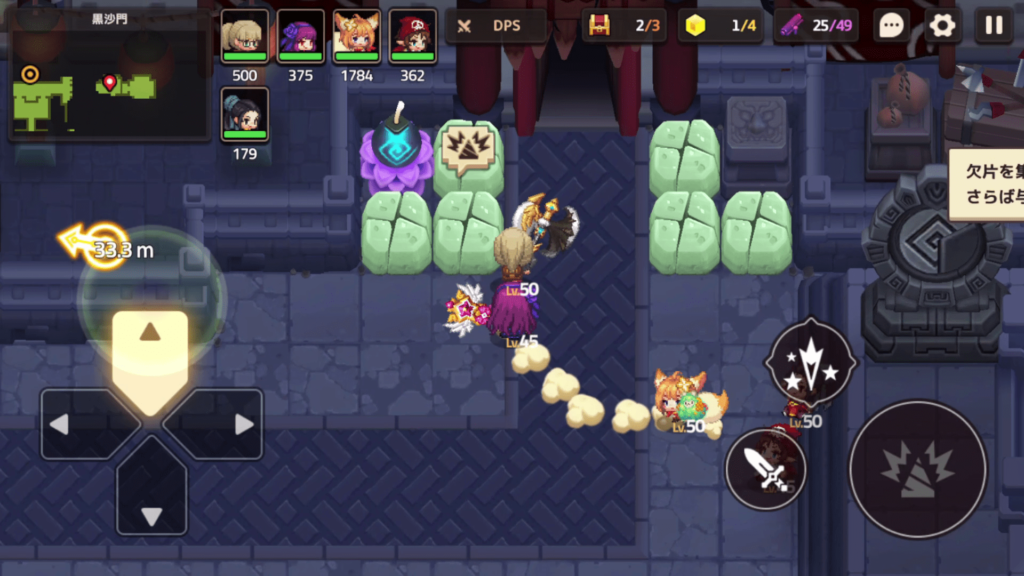Tap the D-pad down arrow
1024x576 pixels.
(151, 490)
